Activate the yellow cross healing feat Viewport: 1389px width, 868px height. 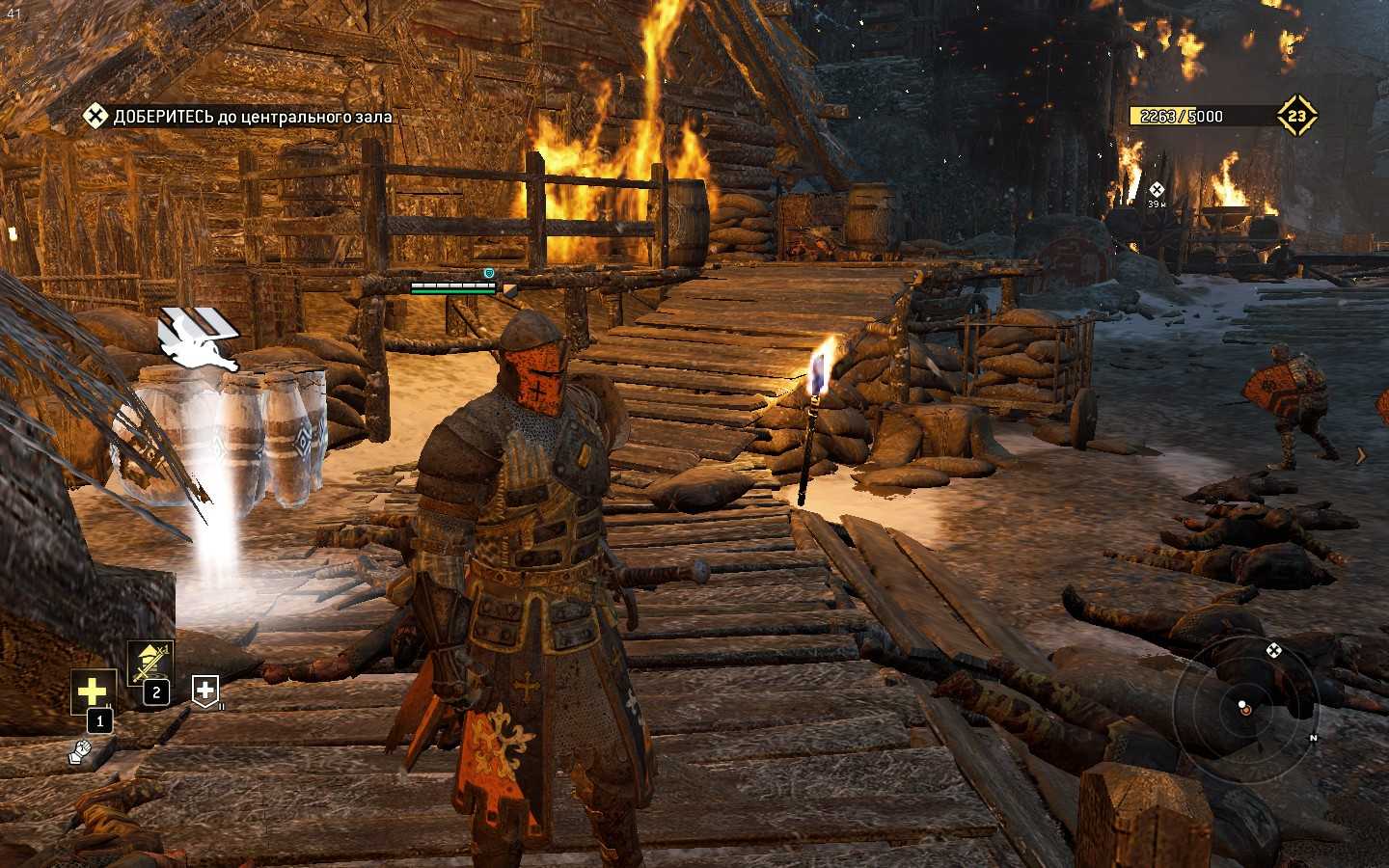93,692
